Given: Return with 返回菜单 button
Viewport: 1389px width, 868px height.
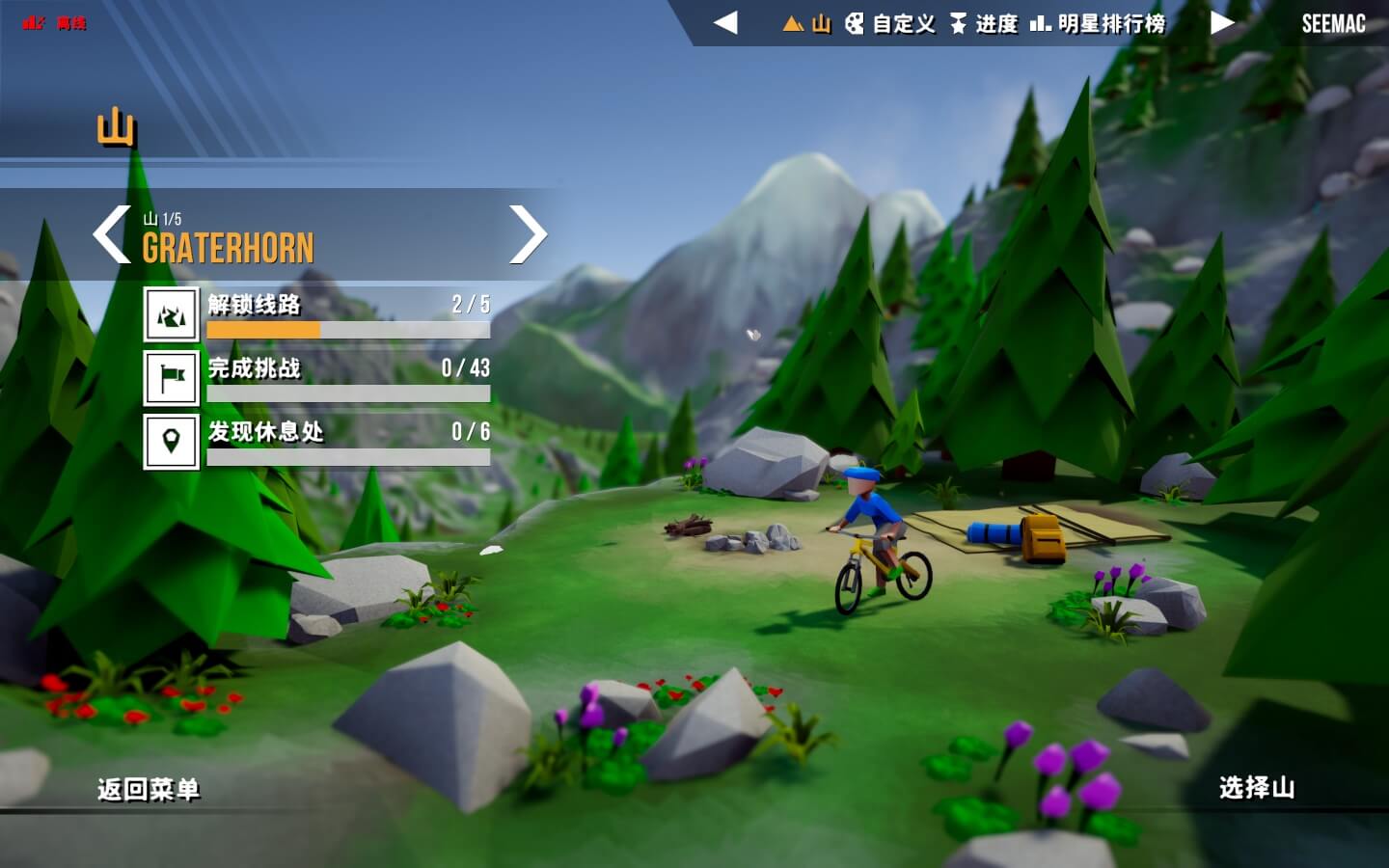Looking at the screenshot, I should tap(149, 790).
